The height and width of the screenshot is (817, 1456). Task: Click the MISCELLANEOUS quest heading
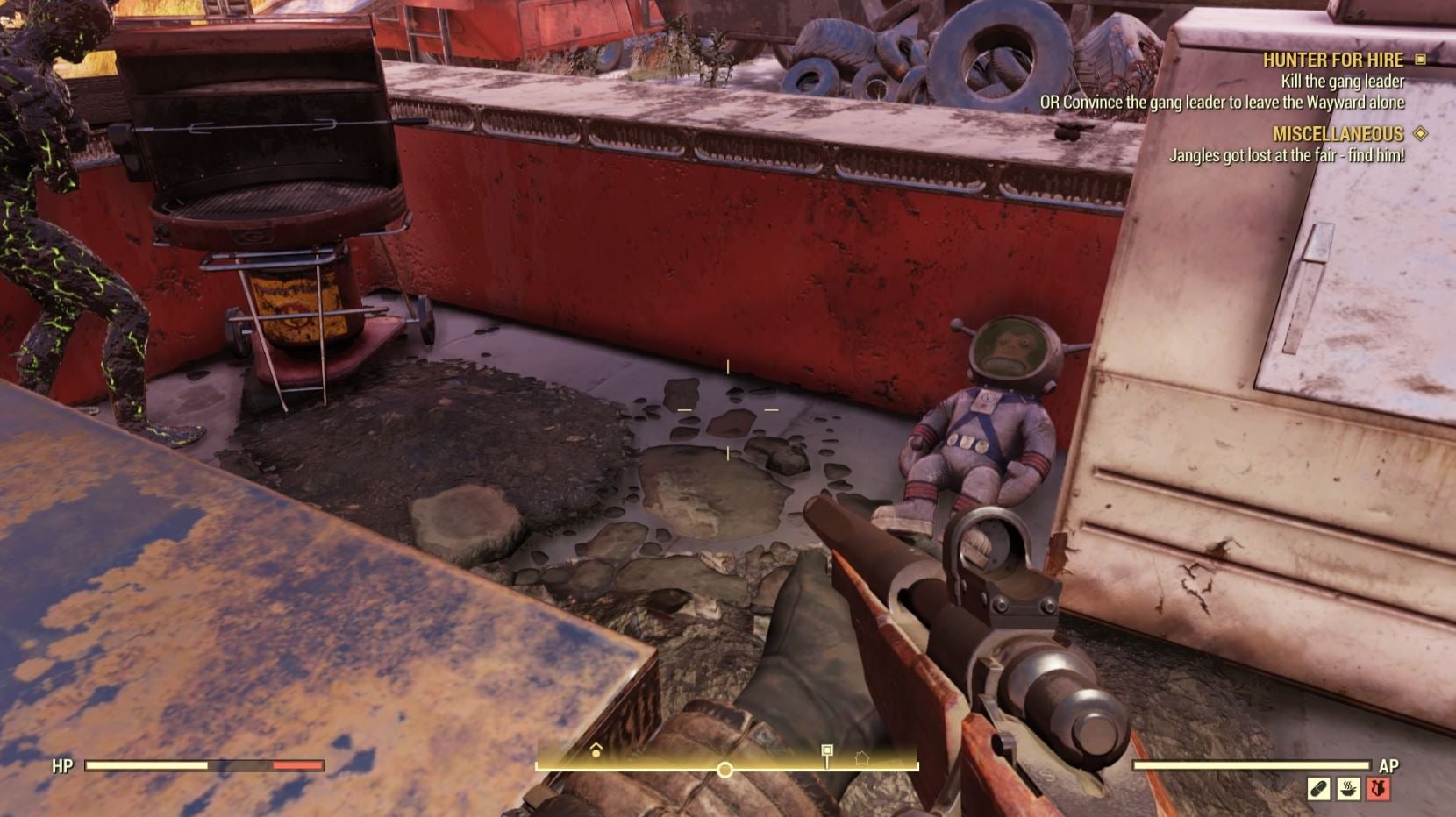1340,133
